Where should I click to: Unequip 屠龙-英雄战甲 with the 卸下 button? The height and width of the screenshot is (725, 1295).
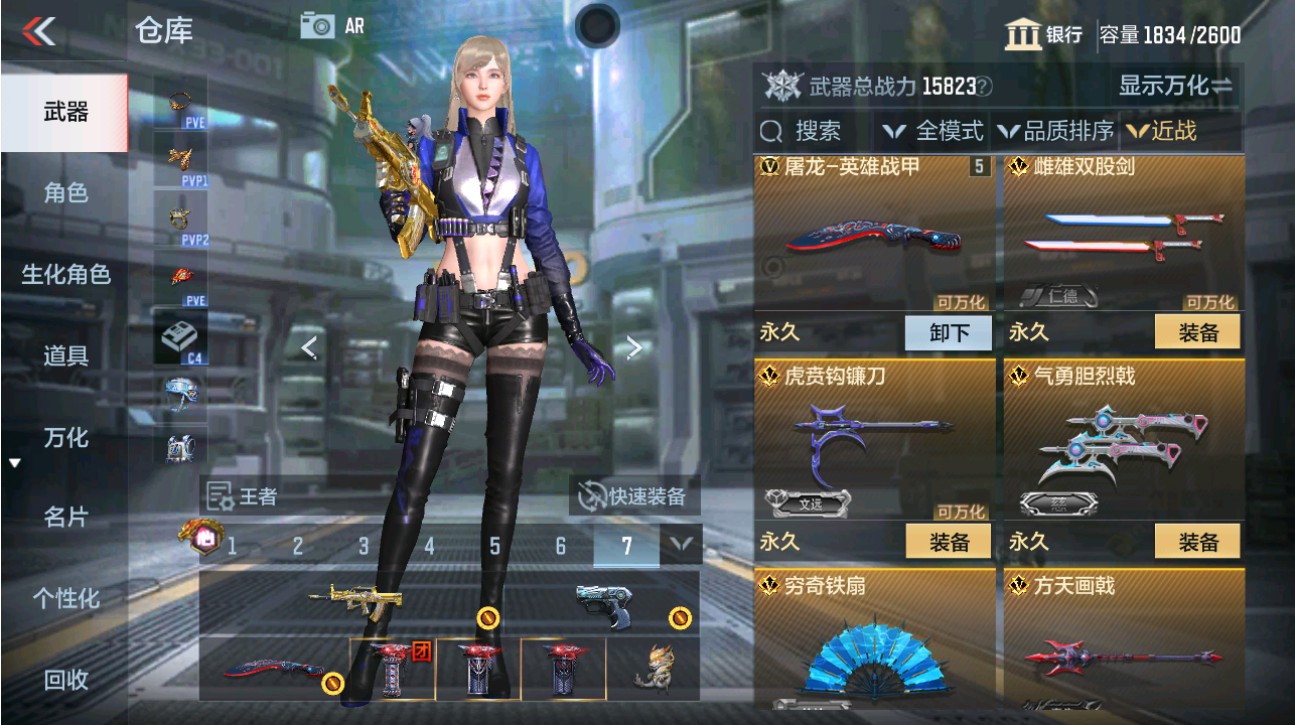(x=946, y=333)
